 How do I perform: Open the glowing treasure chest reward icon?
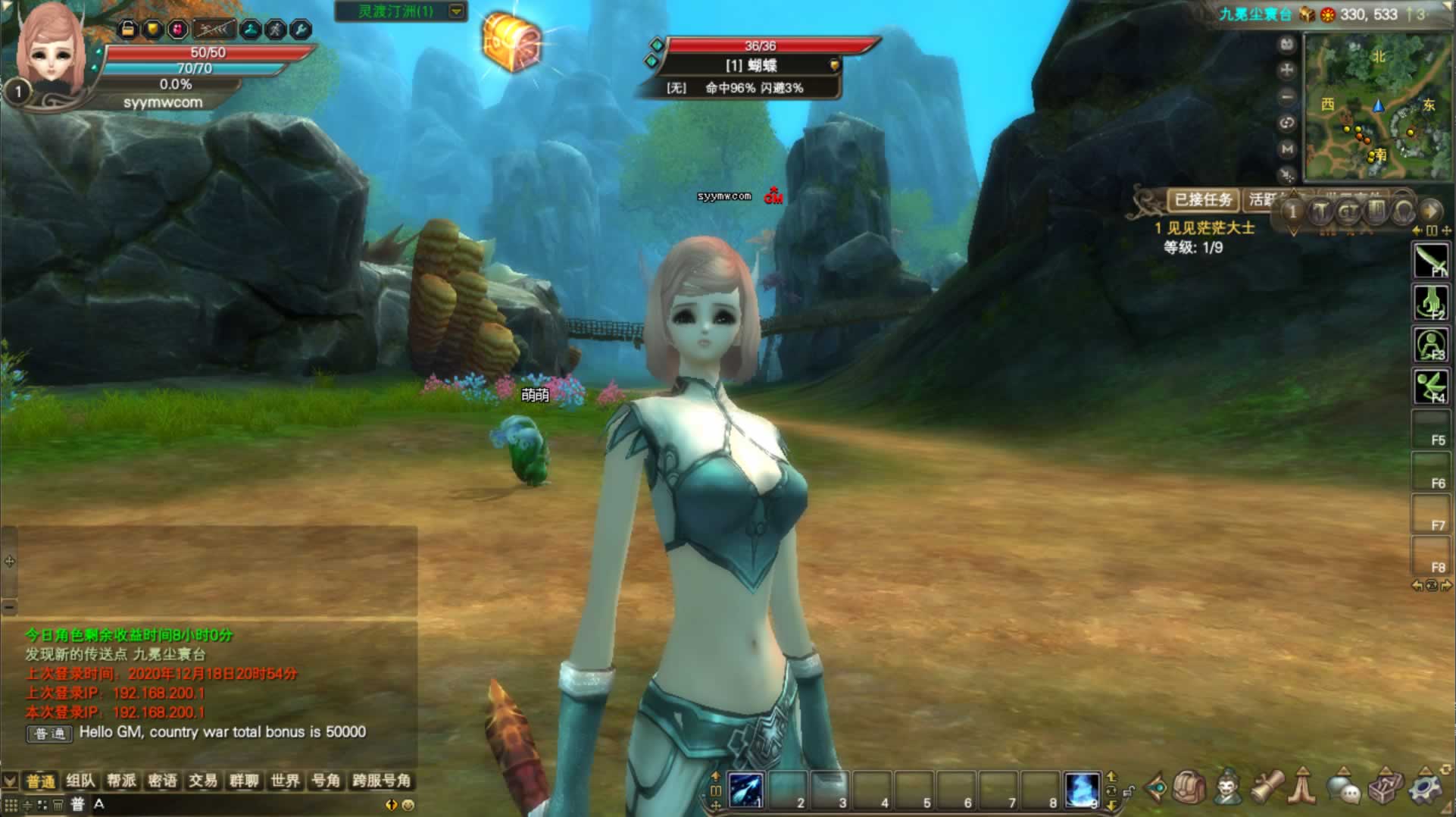click(x=512, y=42)
